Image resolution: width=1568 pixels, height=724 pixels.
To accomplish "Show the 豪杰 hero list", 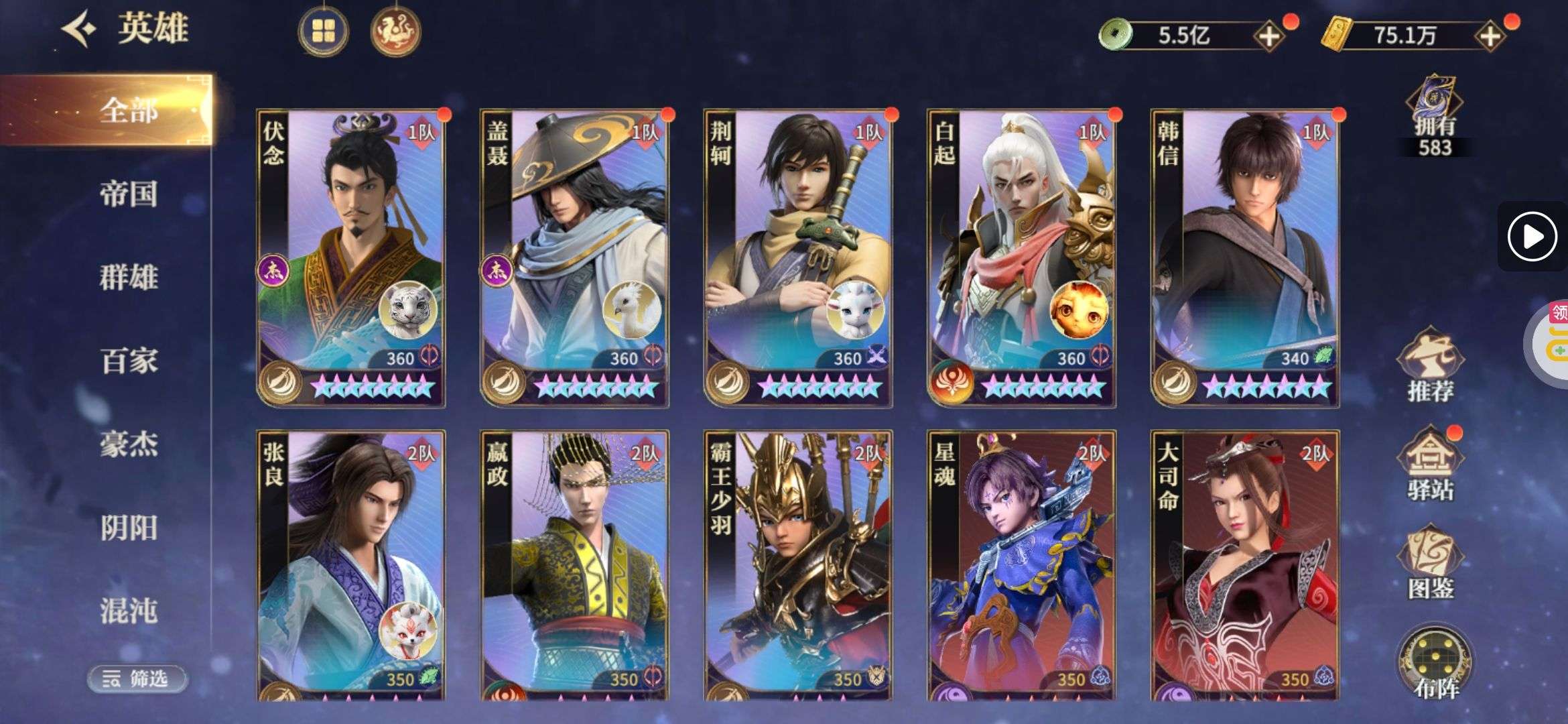I will pyautogui.click(x=128, y=444).
